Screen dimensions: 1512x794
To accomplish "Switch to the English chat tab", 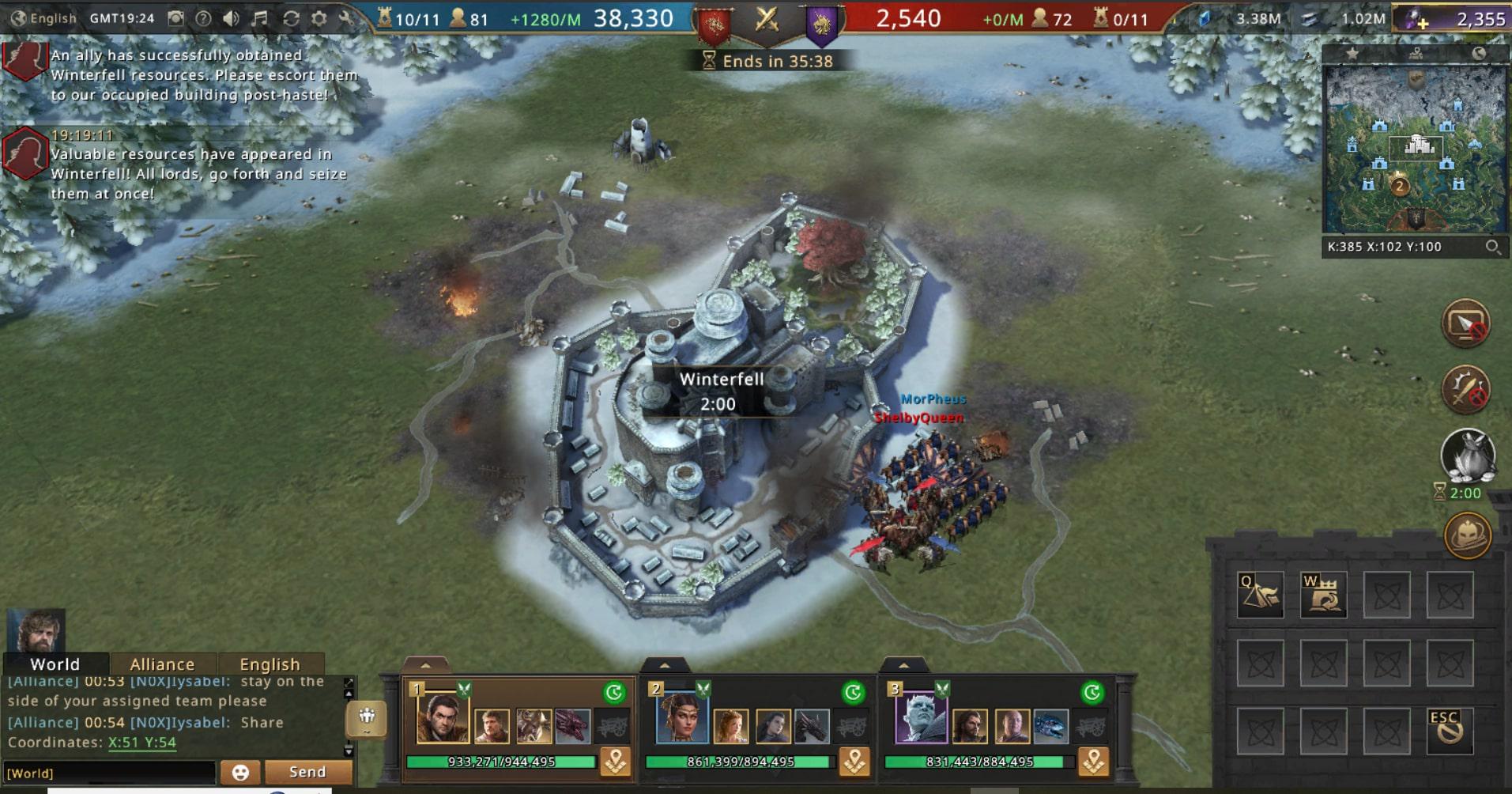I will pos(270,664).
